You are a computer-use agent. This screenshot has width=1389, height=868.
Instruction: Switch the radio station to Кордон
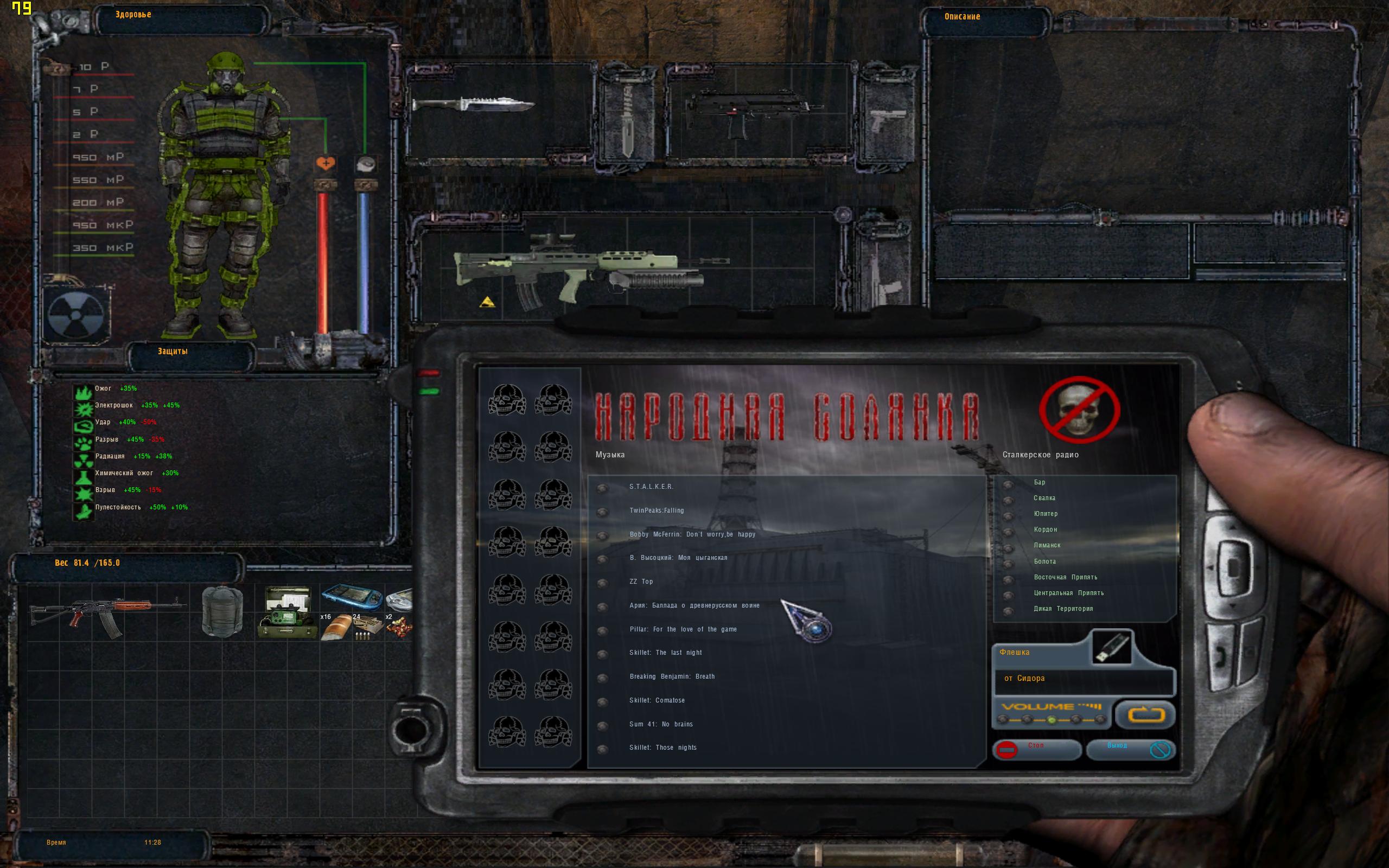1044,529
